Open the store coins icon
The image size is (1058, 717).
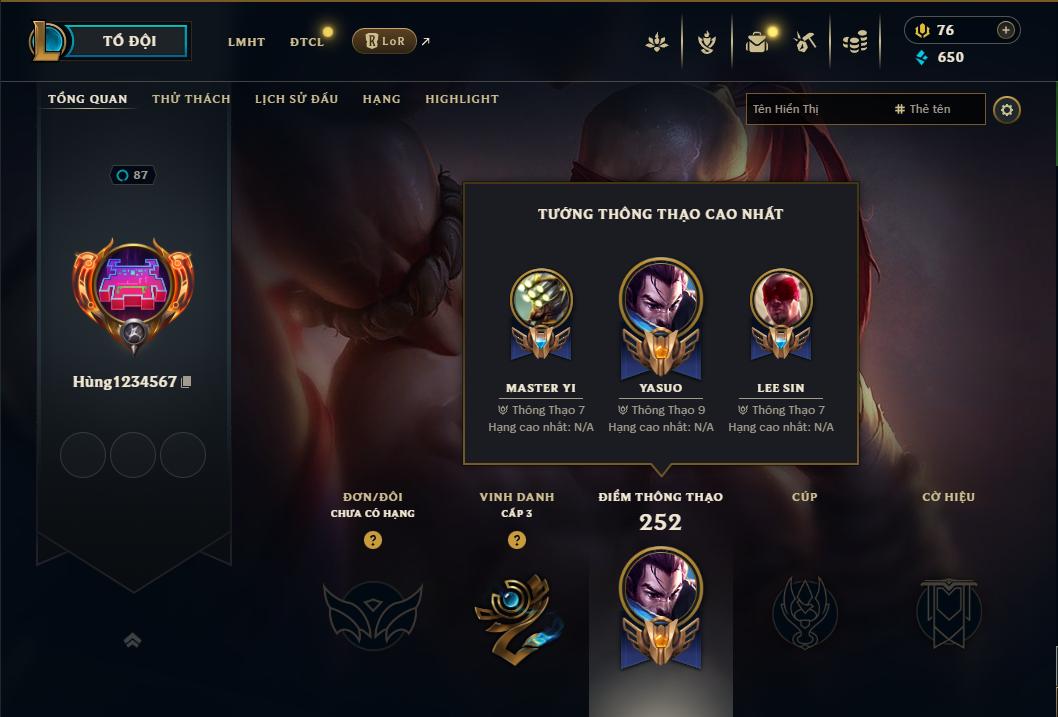[x=854, y=42]
